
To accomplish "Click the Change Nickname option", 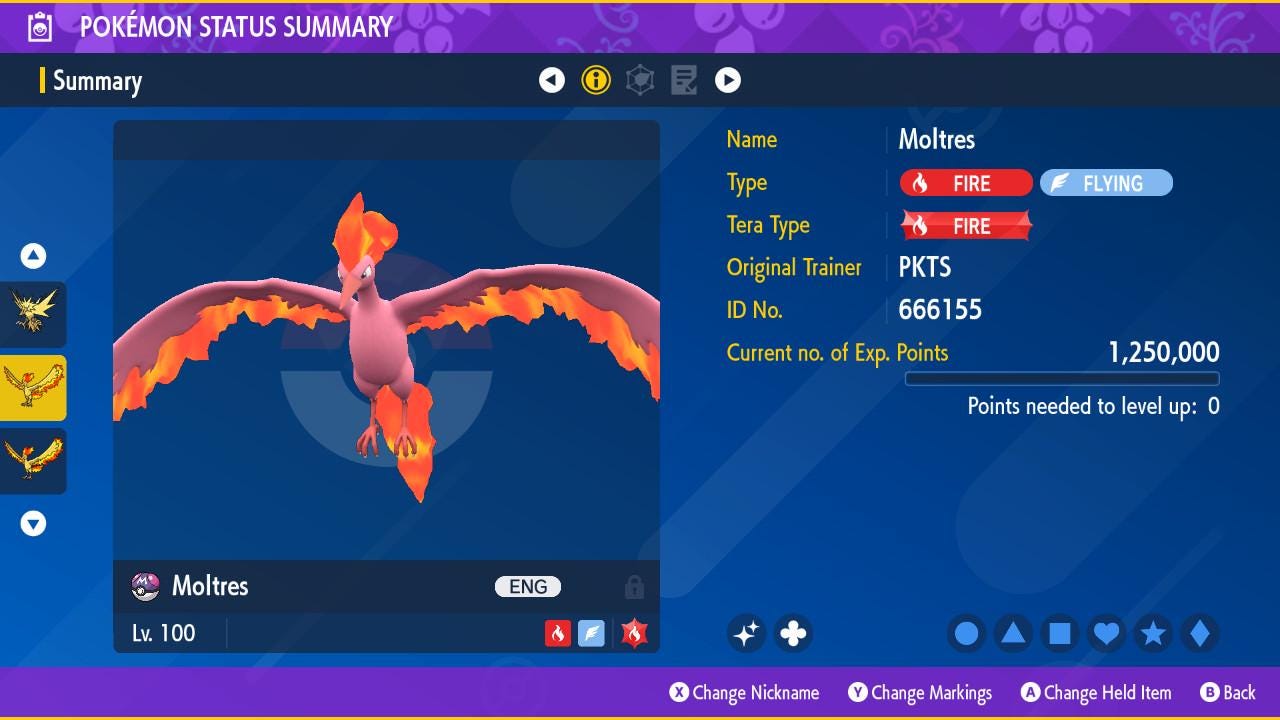I will pos(745,692).
